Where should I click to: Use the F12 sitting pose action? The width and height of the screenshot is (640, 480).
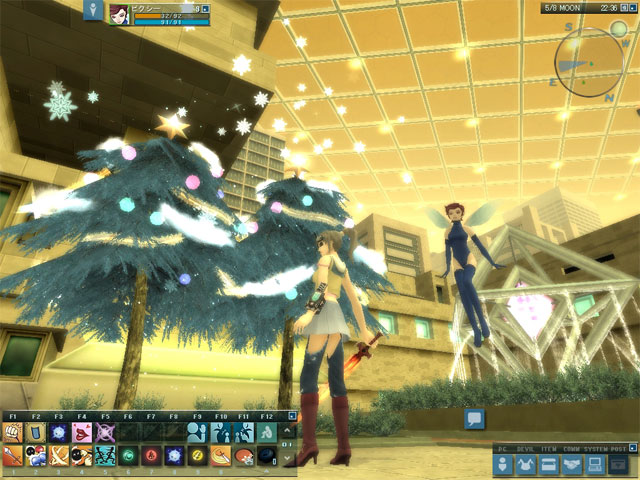267,433
